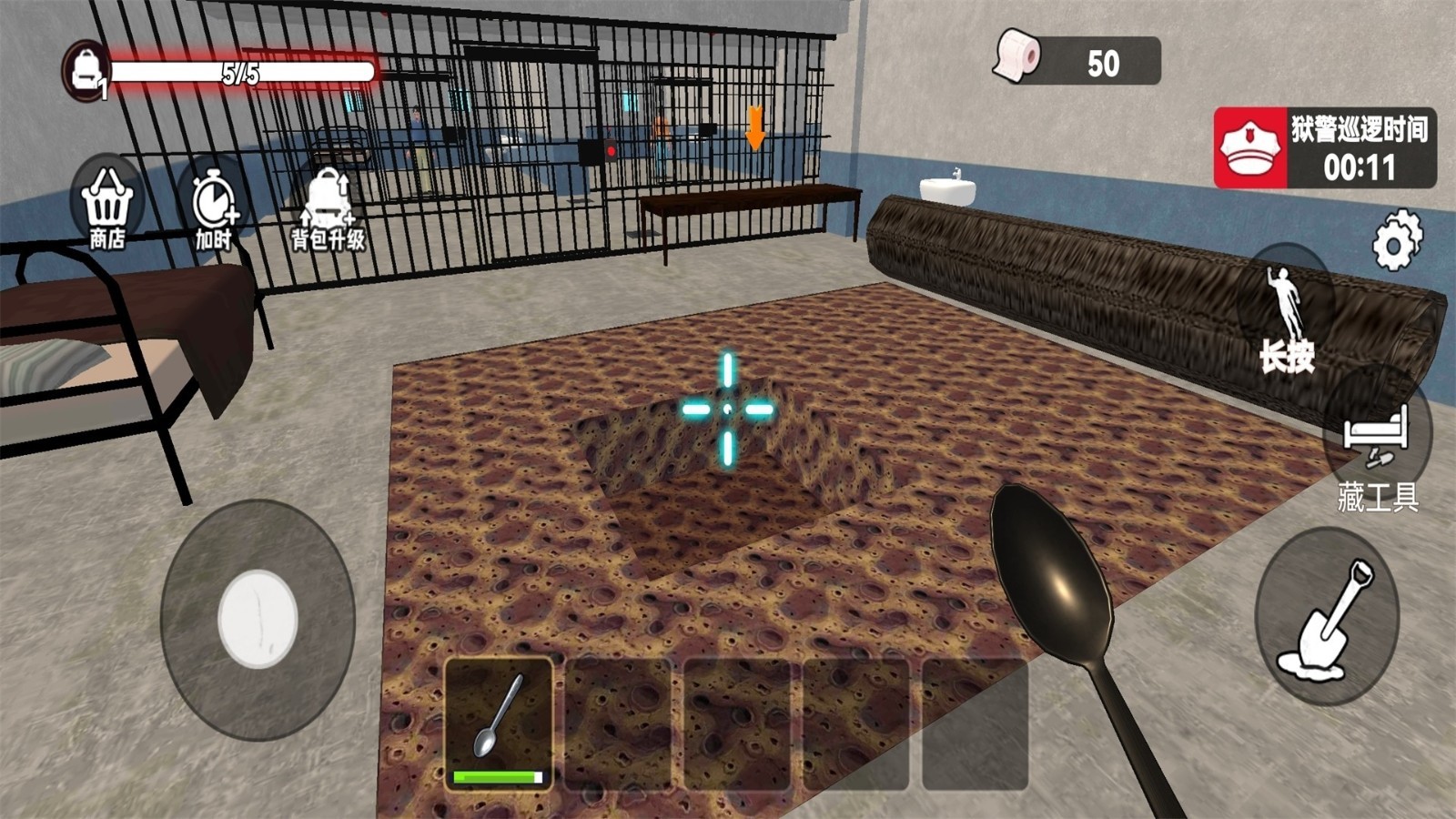Viewport: 1456px width, 819px height.
Task: Open the settings gear
Action: [1397, 240]
